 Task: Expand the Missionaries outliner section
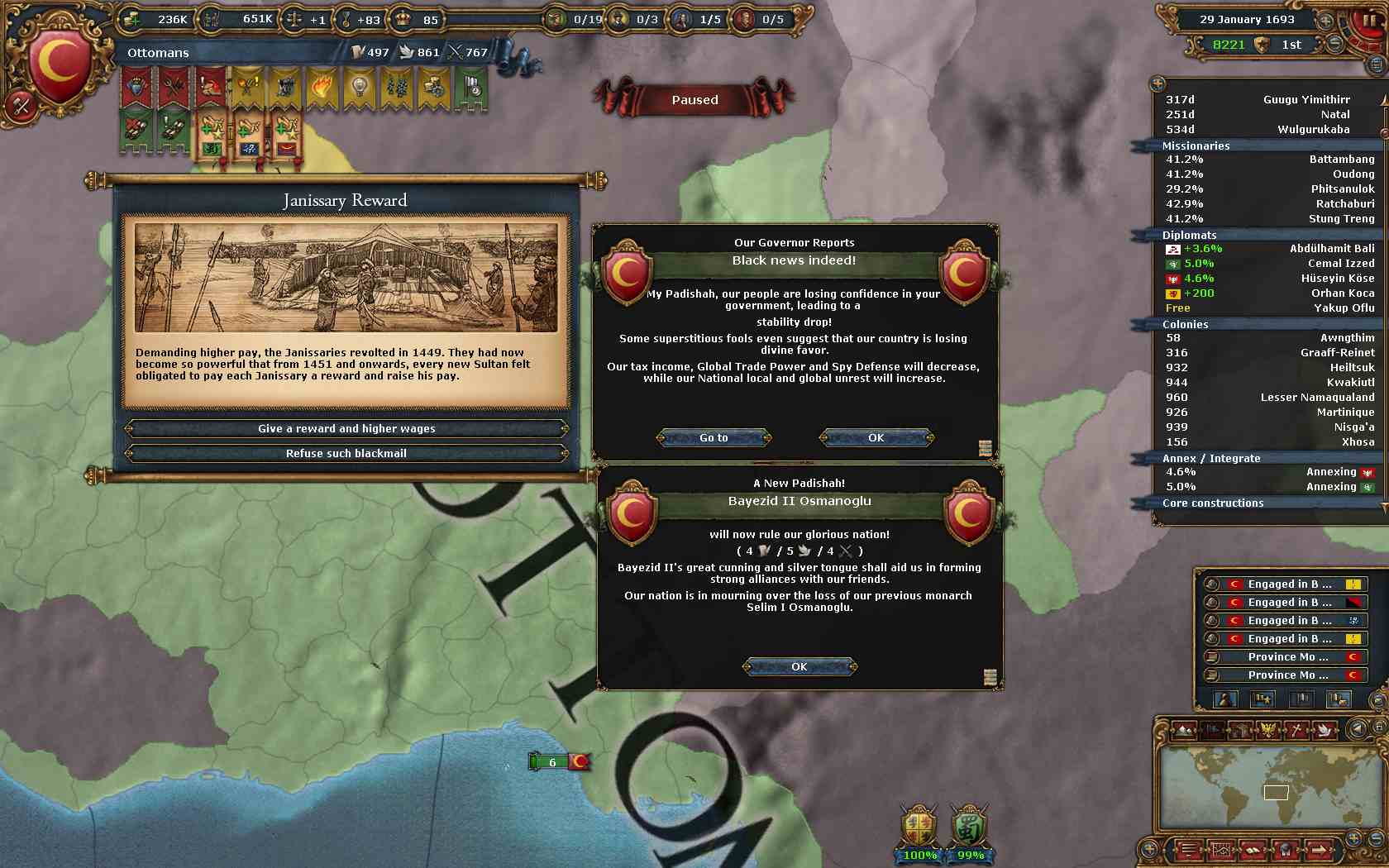pyautogui.click(x=1196, y=145)
